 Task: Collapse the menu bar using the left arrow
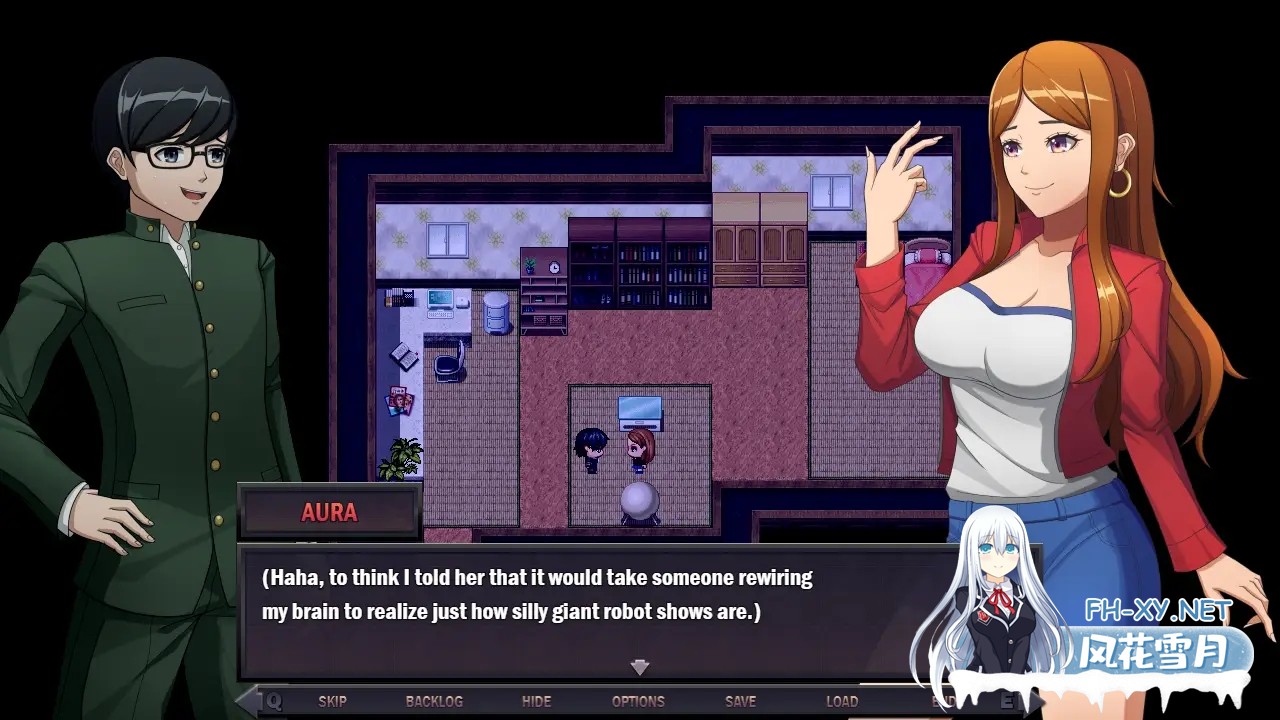(x=246, y=701)
